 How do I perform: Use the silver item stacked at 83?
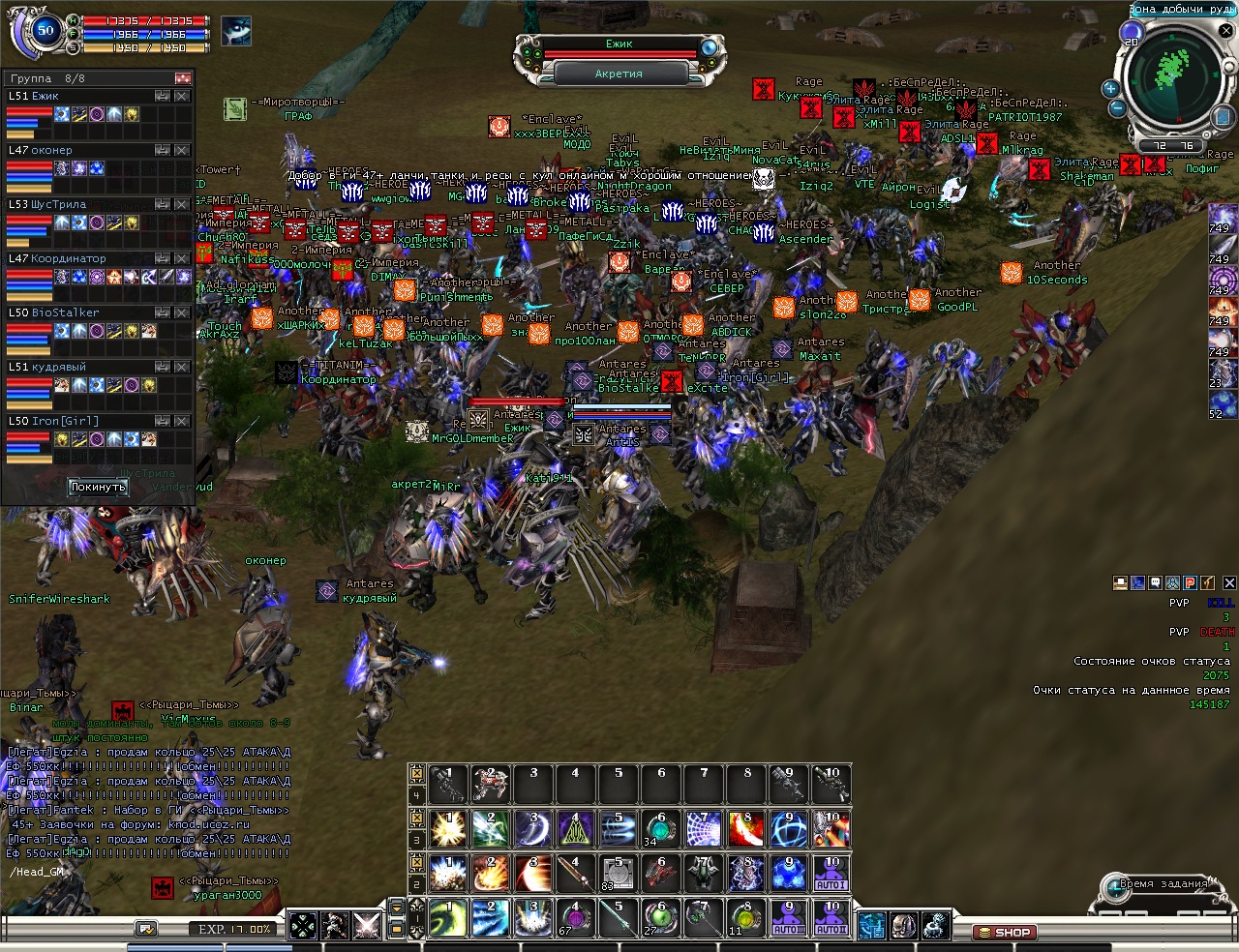[618, 873]
